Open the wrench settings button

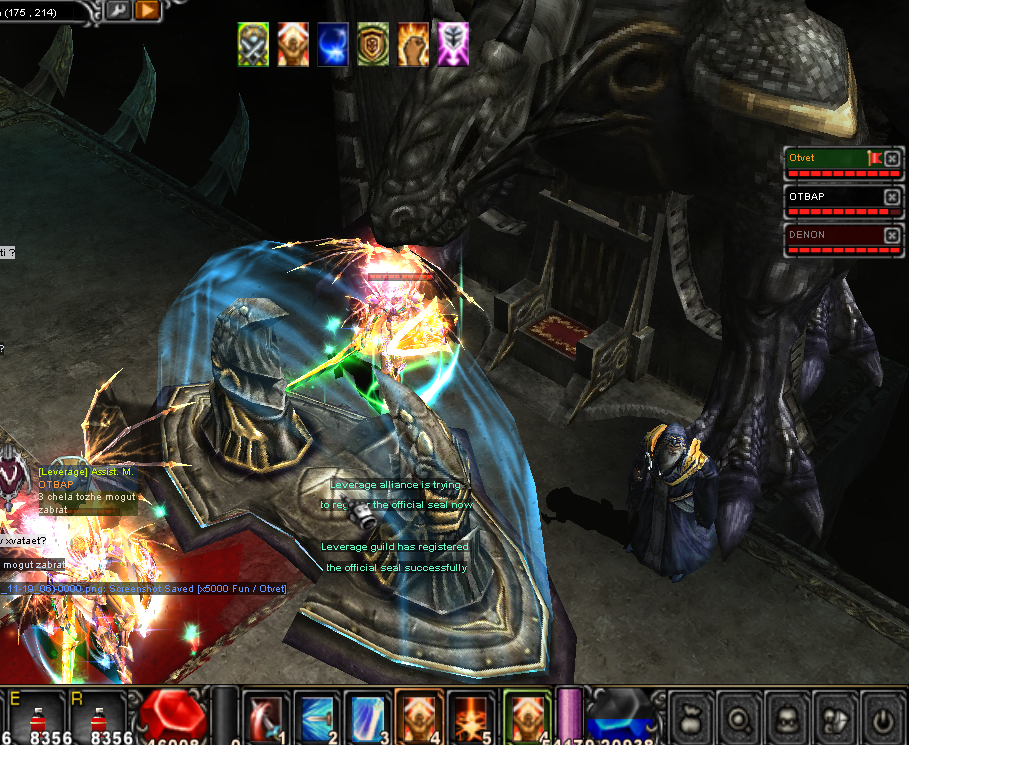pyautogui.click(x=117, y=11)
